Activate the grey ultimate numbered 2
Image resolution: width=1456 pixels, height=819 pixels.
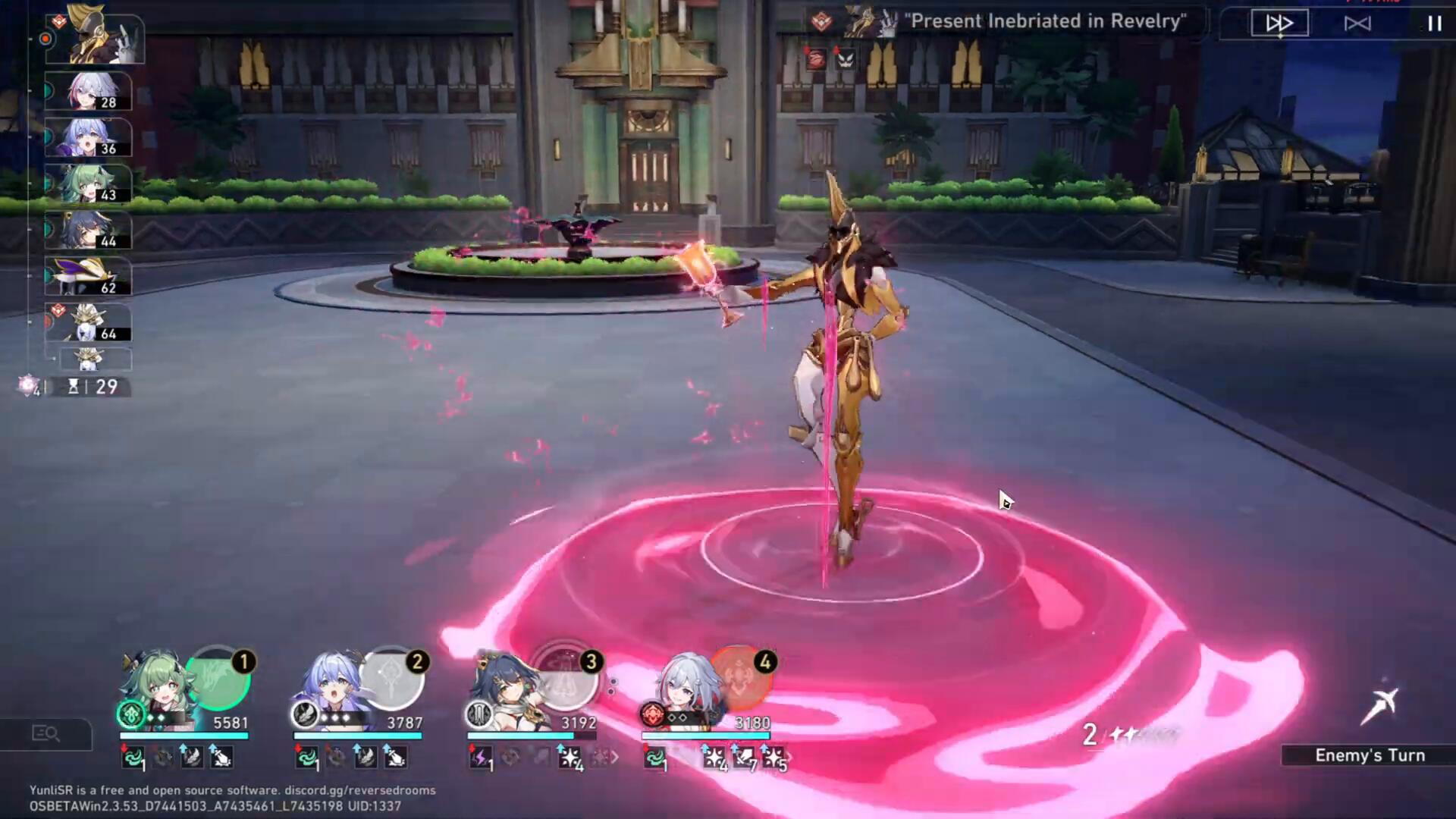pos(391,679)
